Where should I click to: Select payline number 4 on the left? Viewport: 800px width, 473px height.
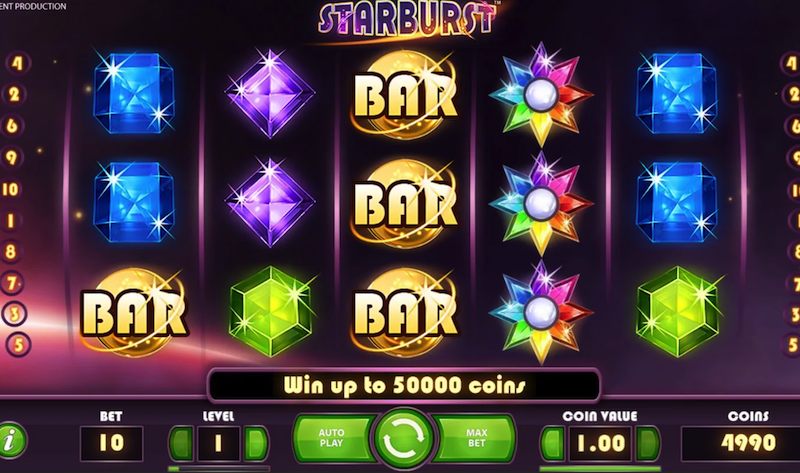coord(17,63)
